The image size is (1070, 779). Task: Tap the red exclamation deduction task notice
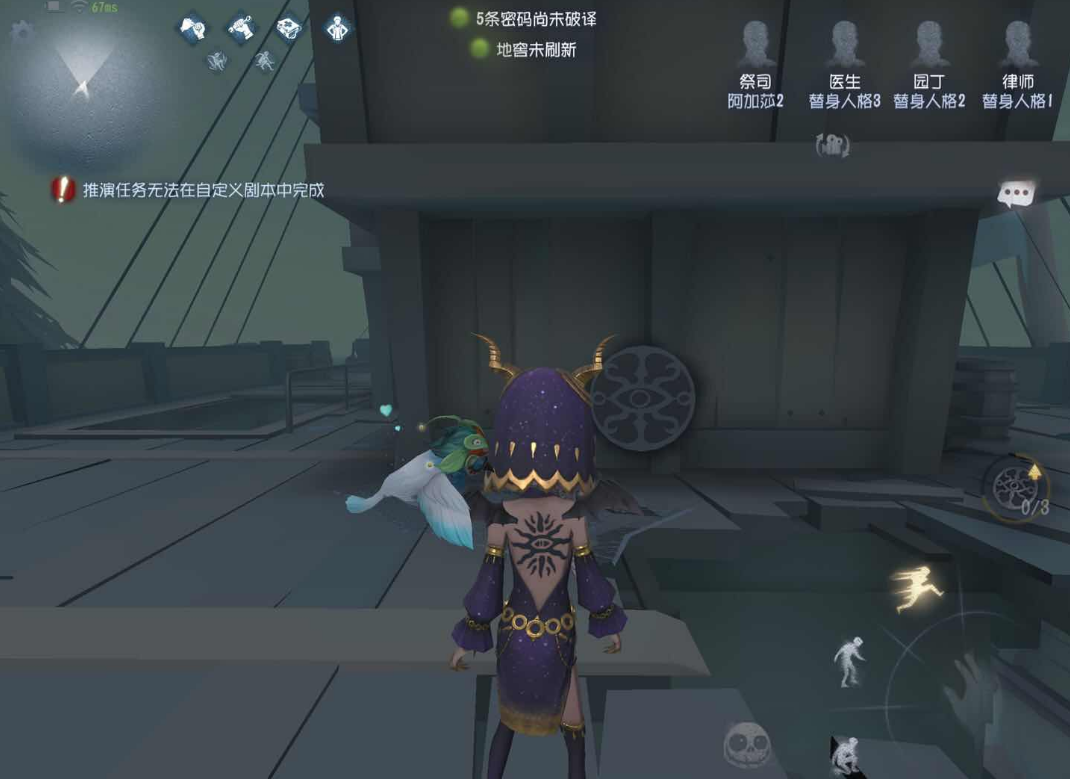tap(64, 189)
